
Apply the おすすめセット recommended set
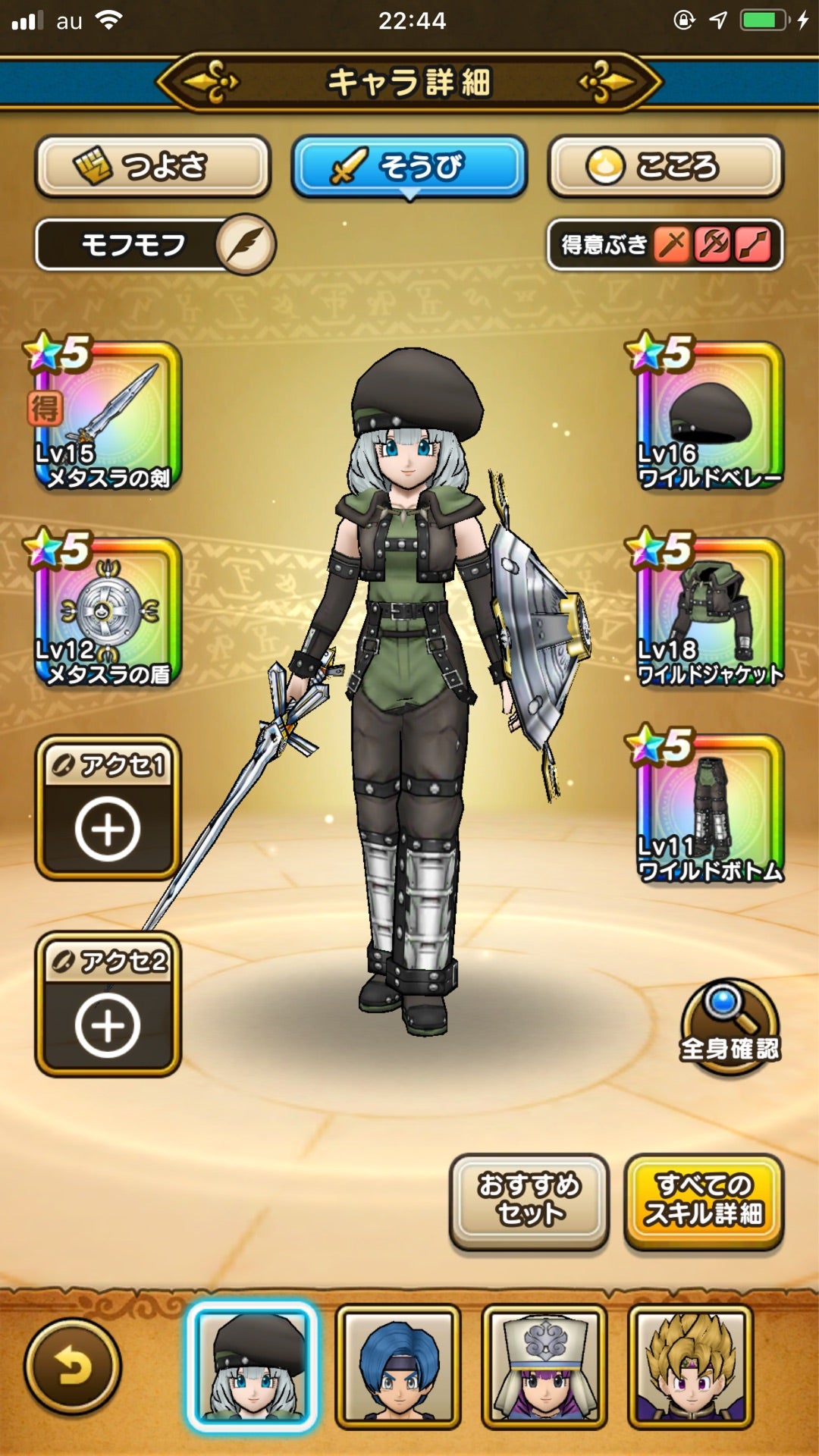click(x=529, y=1200)
